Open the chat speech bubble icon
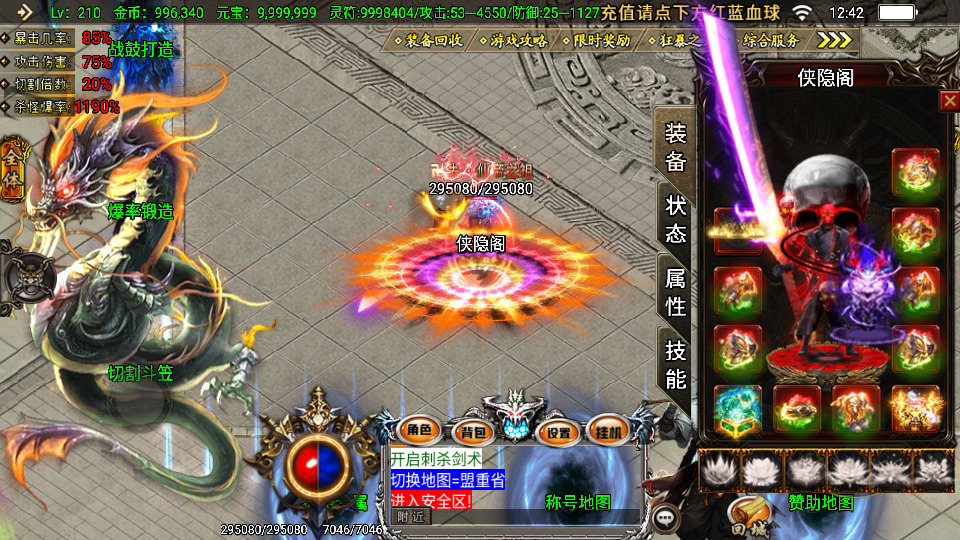The width and height of the screenshot is (960, 540). coord(665,519)
